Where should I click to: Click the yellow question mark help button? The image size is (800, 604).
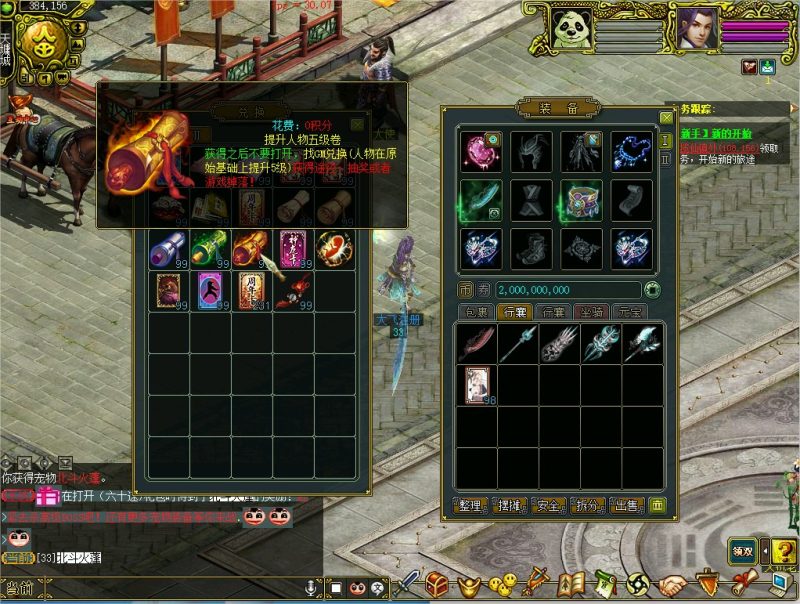(783, 551)
